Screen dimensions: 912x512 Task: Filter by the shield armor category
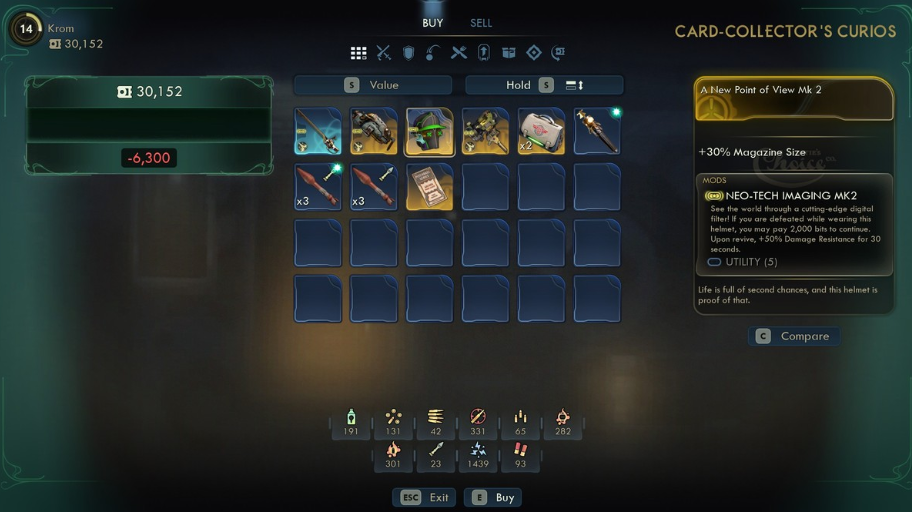coord(408,53)
